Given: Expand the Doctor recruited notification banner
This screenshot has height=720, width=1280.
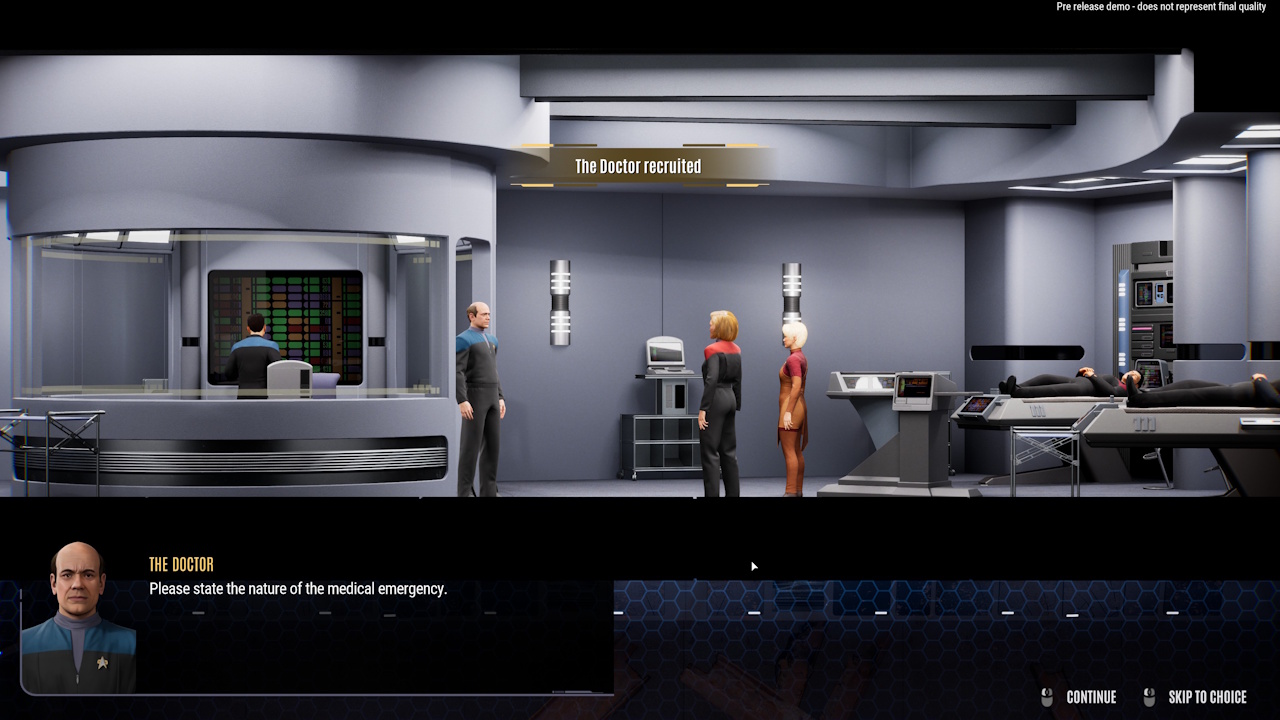Looking at the screenshot, I should point(638,166).
